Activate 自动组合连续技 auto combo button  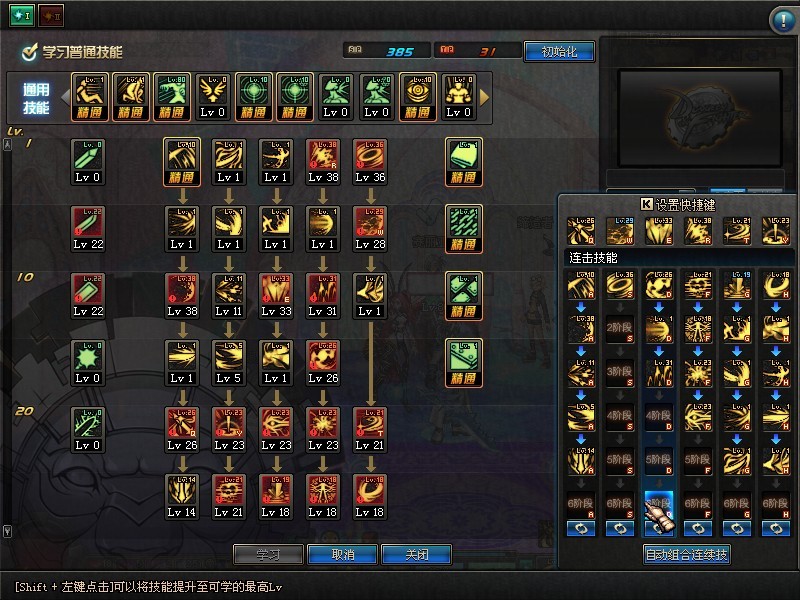click(686, 554)
